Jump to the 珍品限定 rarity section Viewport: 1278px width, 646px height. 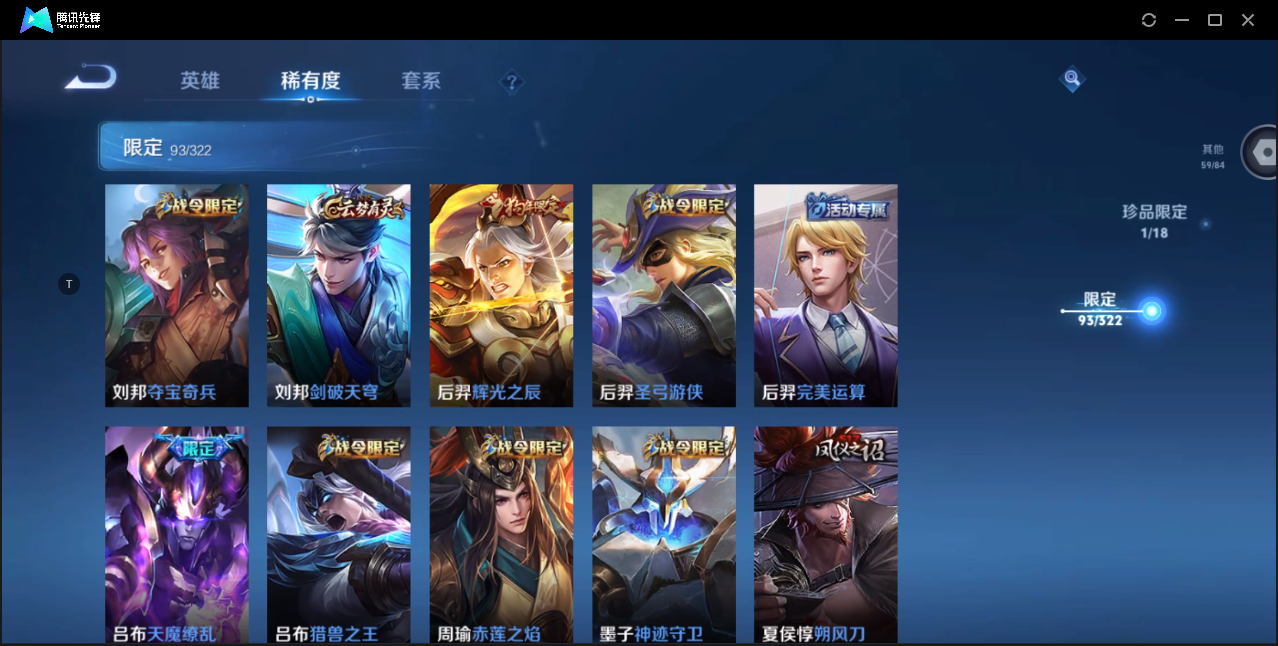(x=1154, y=221)
